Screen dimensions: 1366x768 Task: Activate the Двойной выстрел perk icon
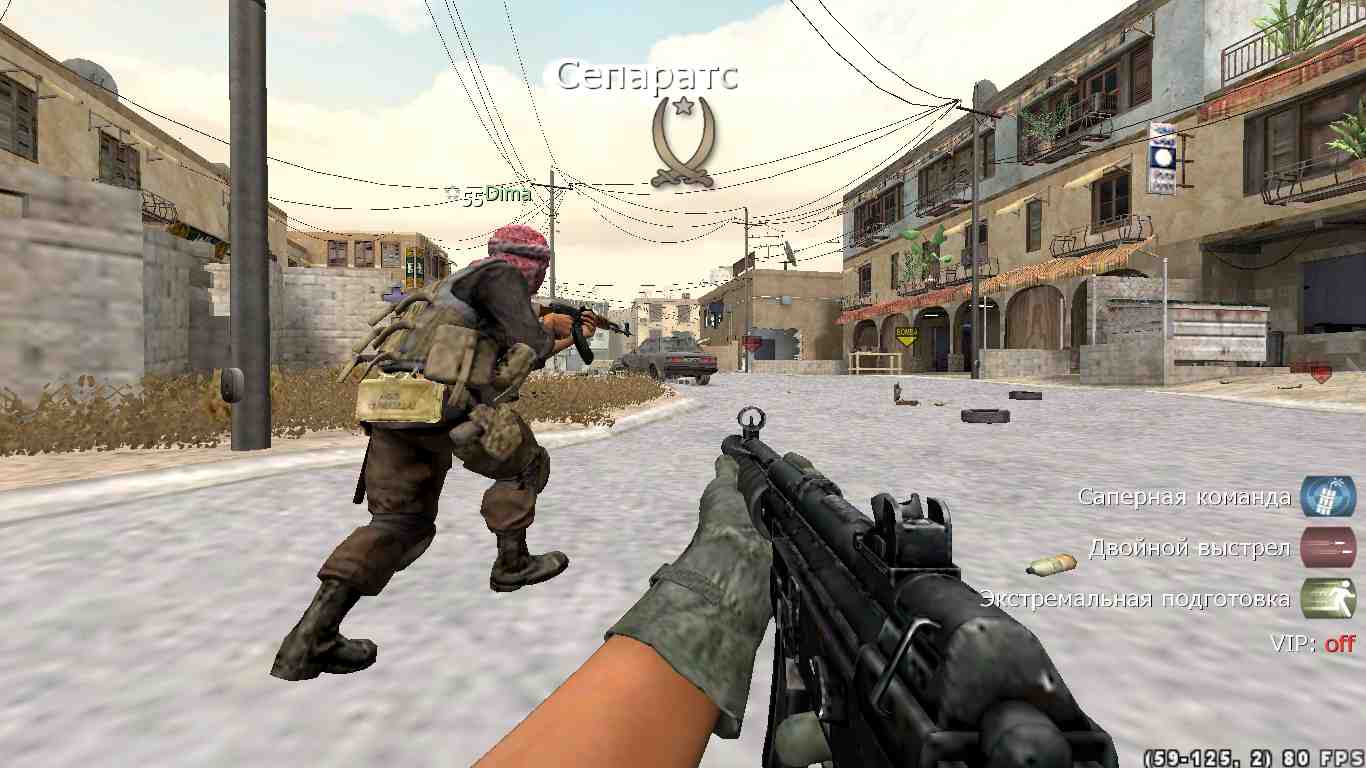pyautogui.click(x=1327, y=548)
